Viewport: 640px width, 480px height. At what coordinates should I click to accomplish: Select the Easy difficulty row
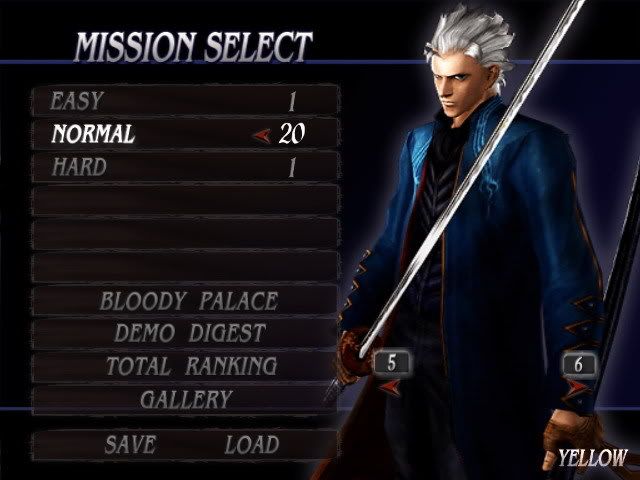185,101
